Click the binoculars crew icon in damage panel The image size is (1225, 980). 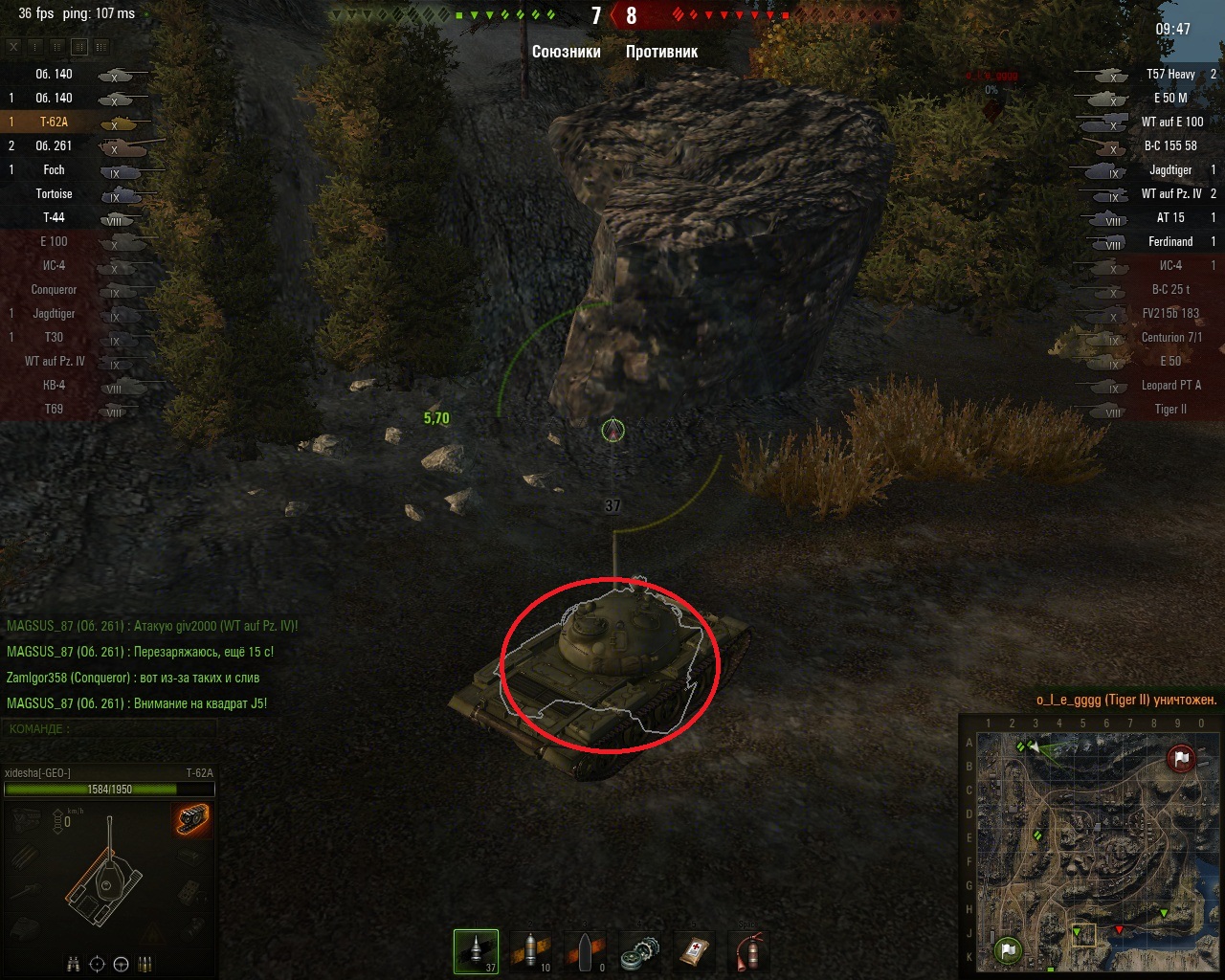pyautogui.click(x=75, y=964)
